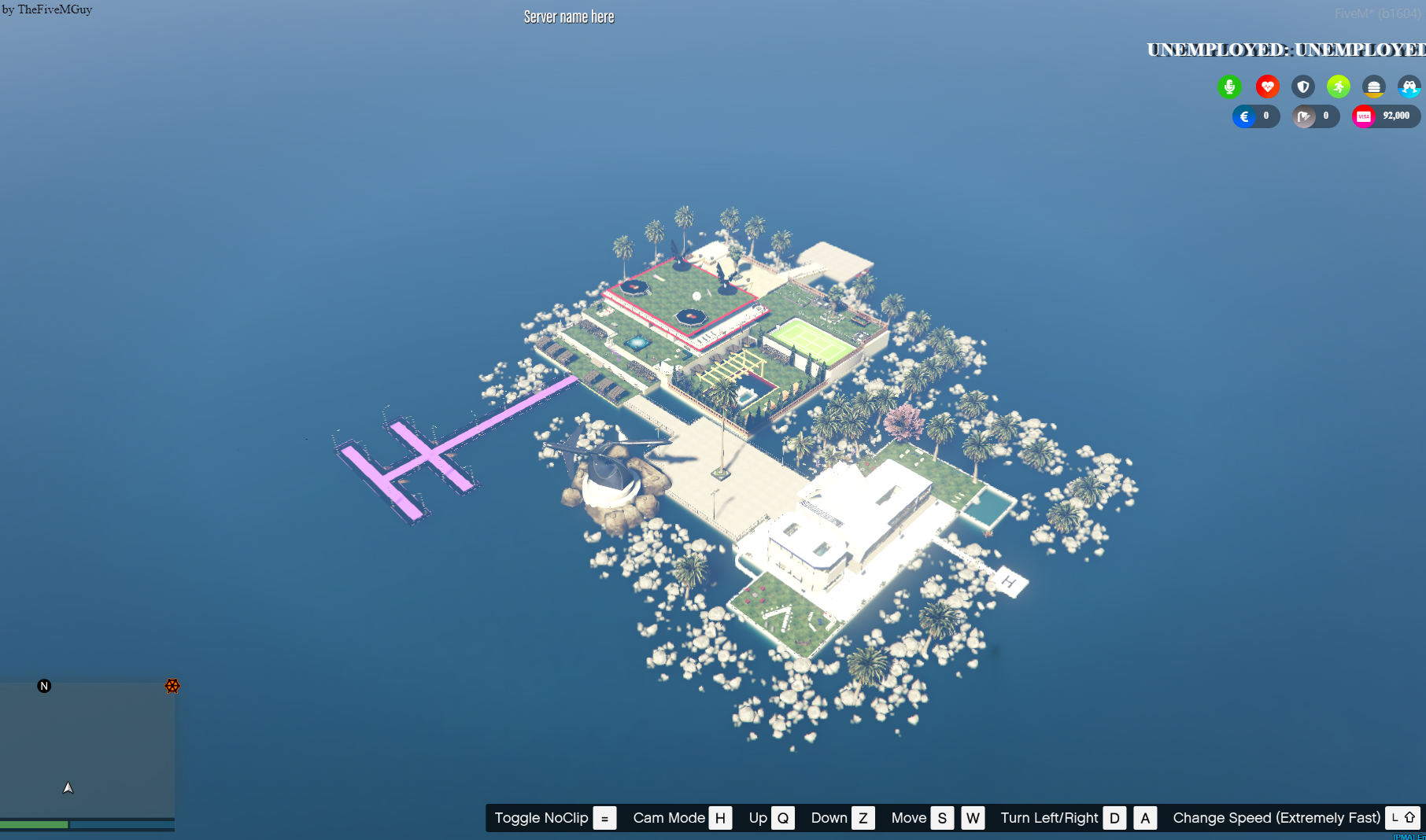Click the pink VISA bank card icon
The image size is (1426, 840).
[1364, 116]
